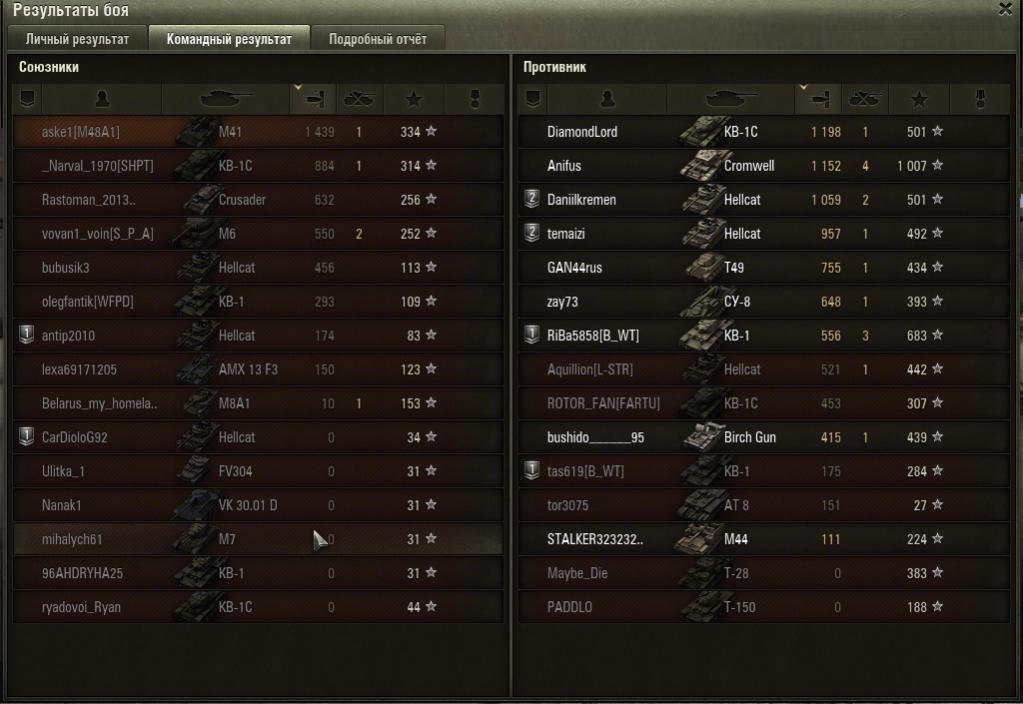Choose Anifus in the enemy list
1023x704 pixels.
click(762, 166)
